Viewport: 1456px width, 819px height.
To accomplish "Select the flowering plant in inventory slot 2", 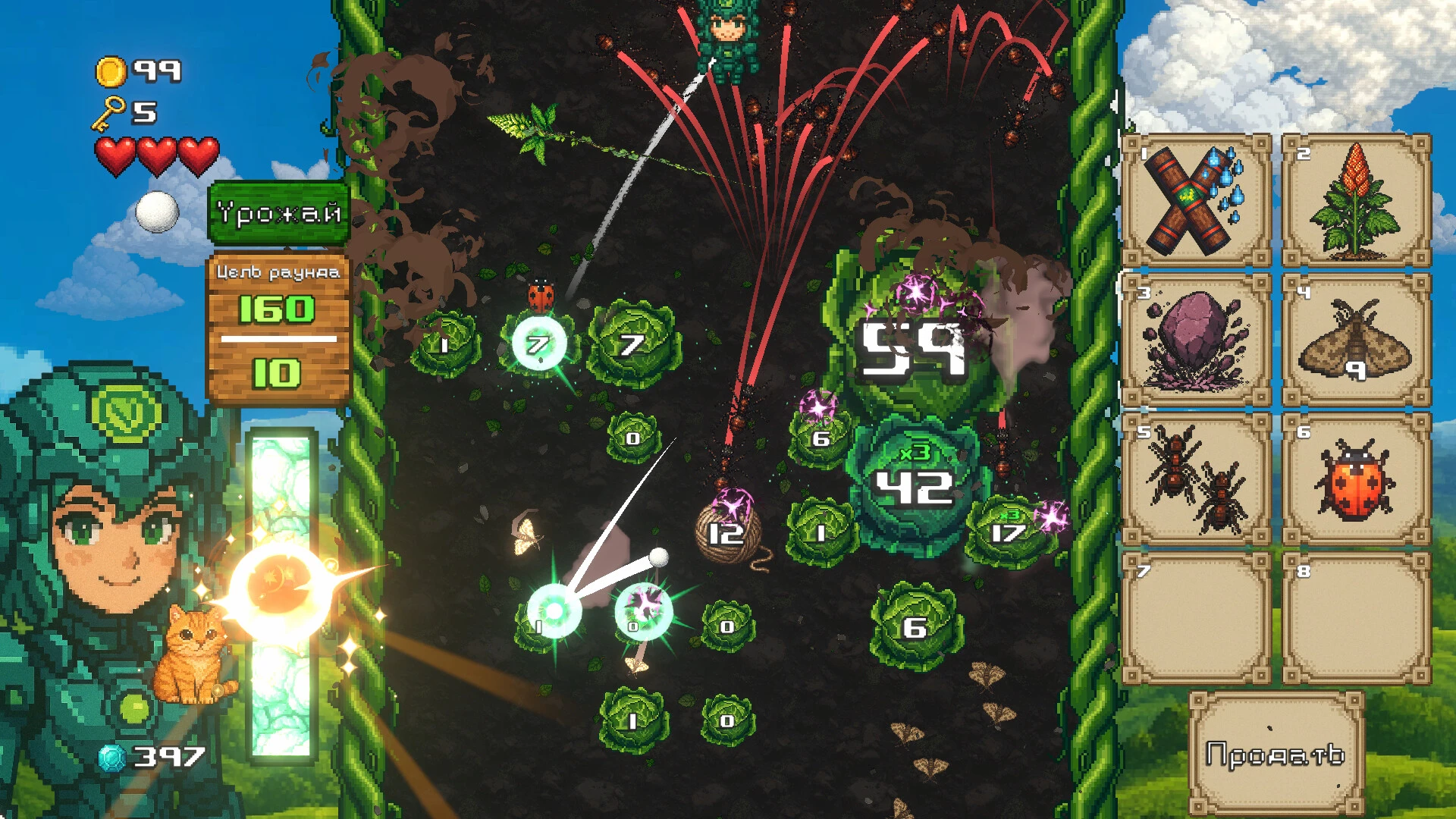I will pyautogui.click(x=1356, y=199).
